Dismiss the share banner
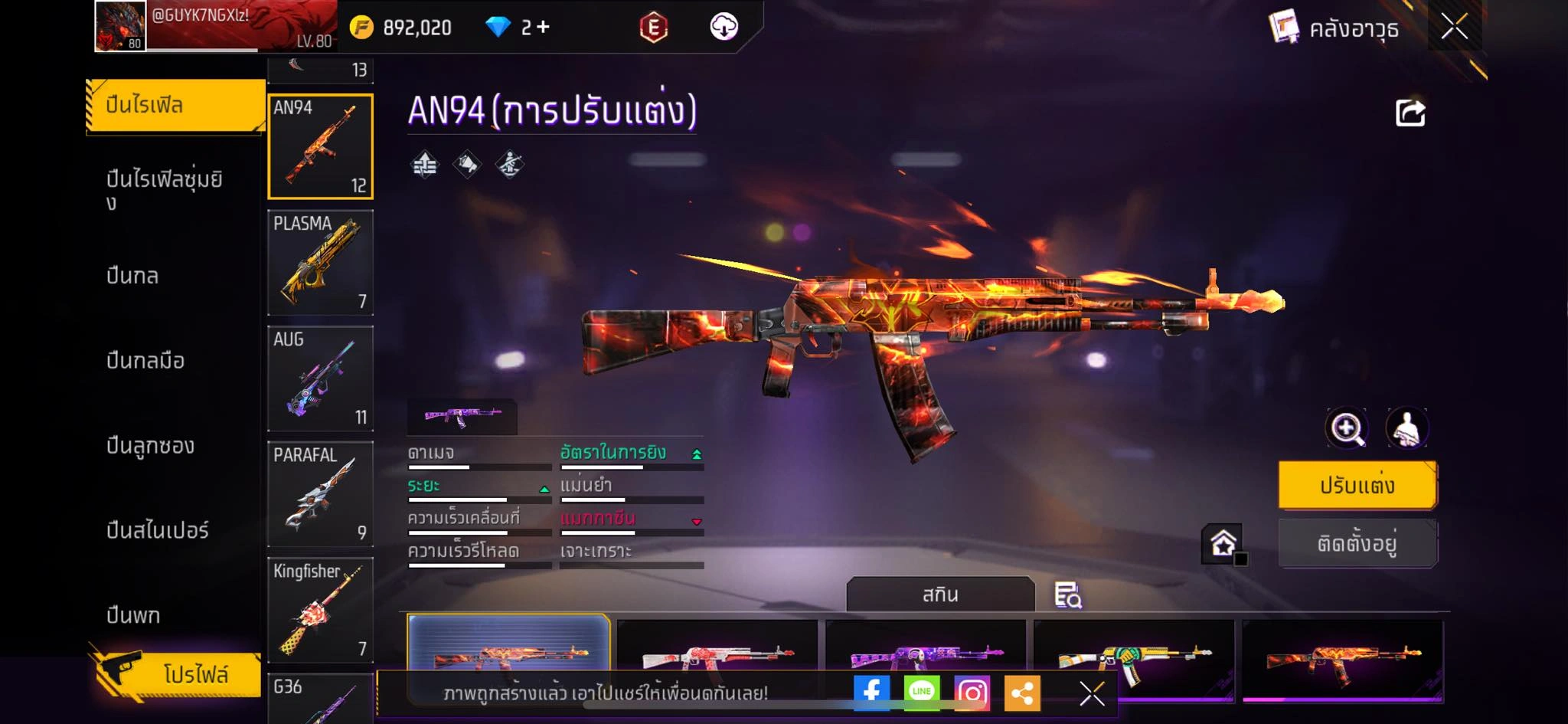 [1092, 694]
